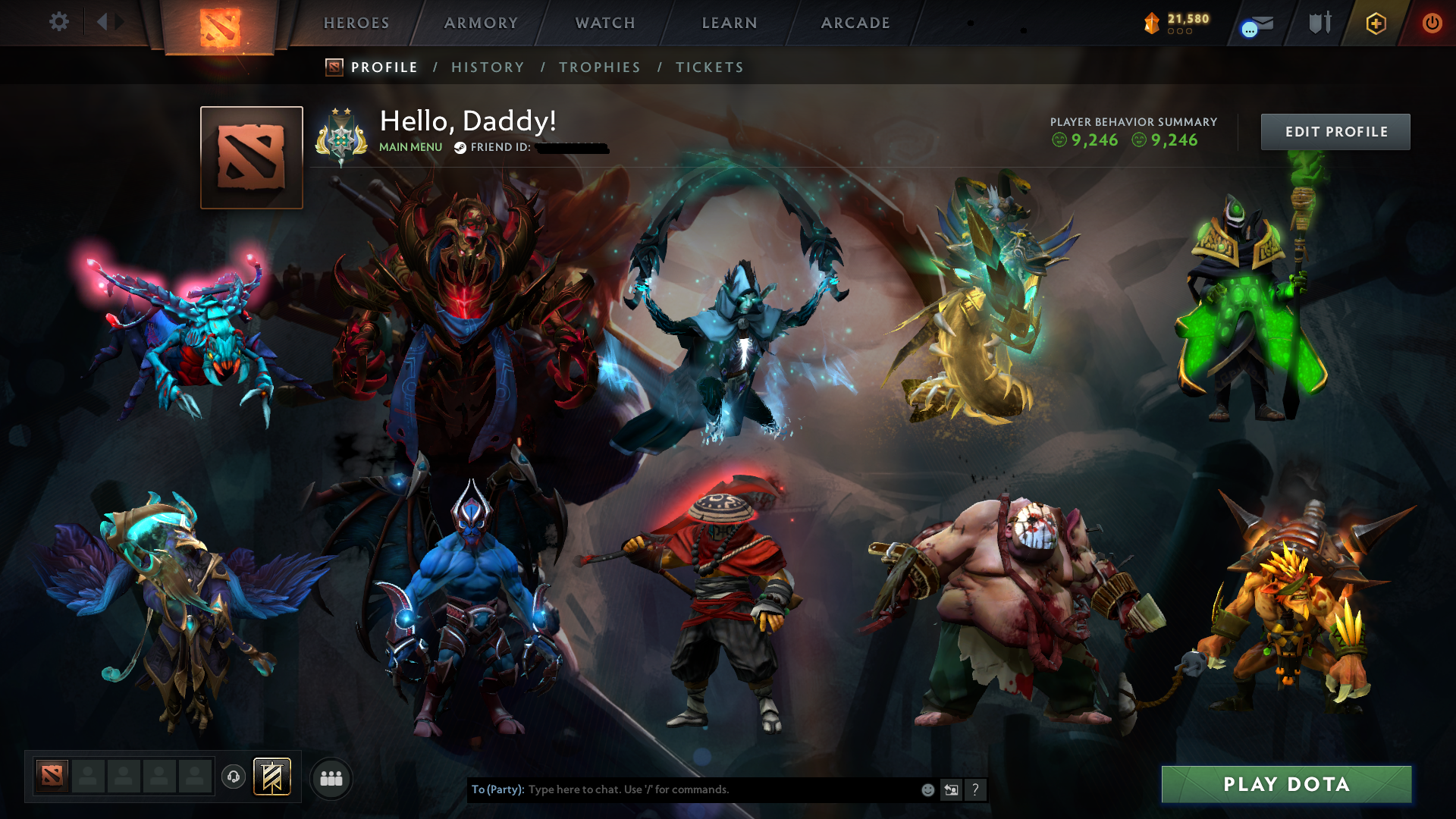Open the ARCADE menu
The height and width of the screenshot is (819, 1456).
855,23
